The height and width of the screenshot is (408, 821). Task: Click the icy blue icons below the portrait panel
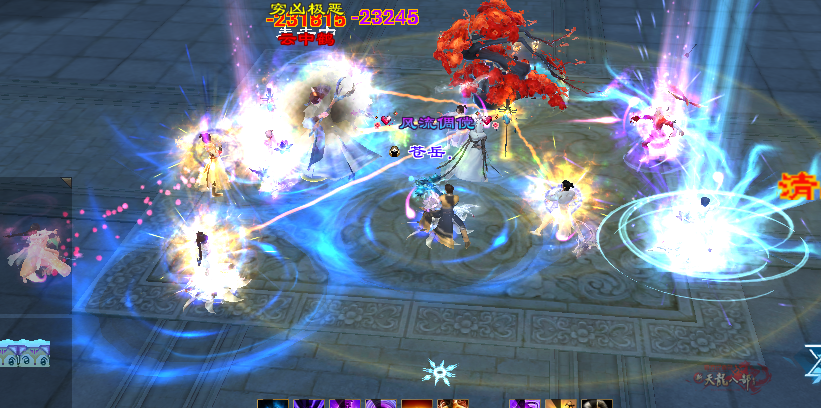pos(25,352)
